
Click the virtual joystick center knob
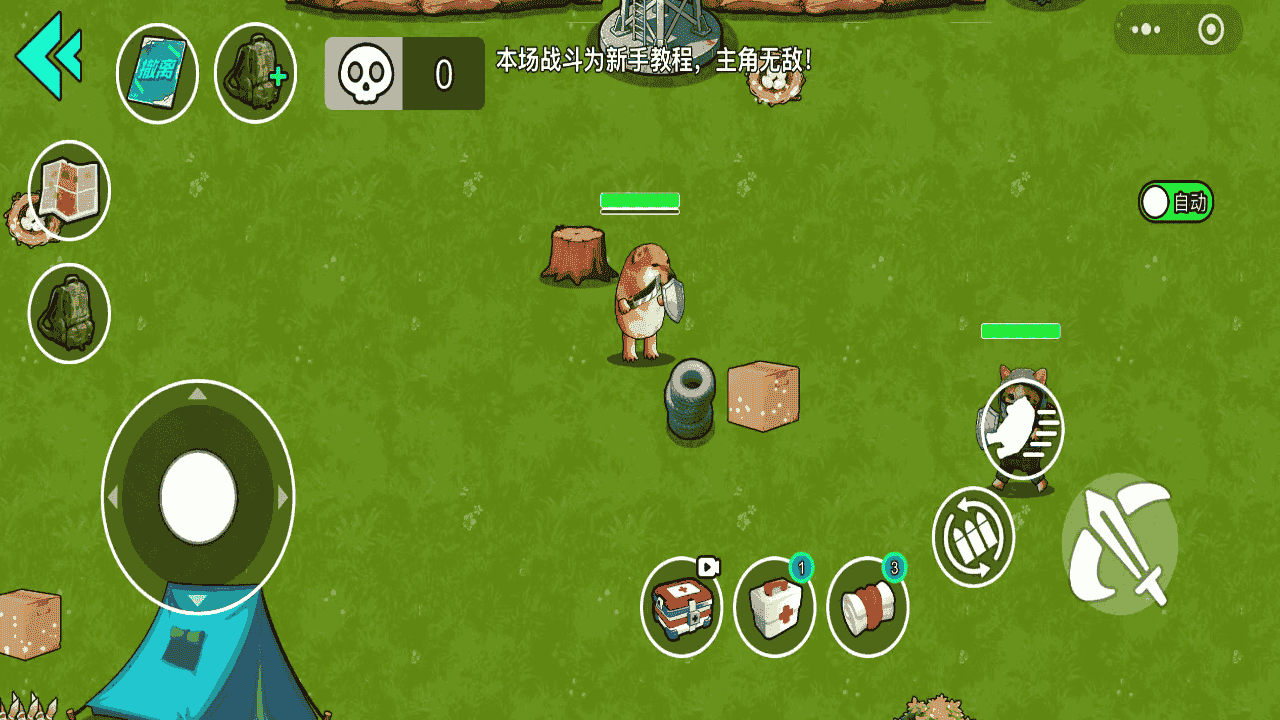198,497
